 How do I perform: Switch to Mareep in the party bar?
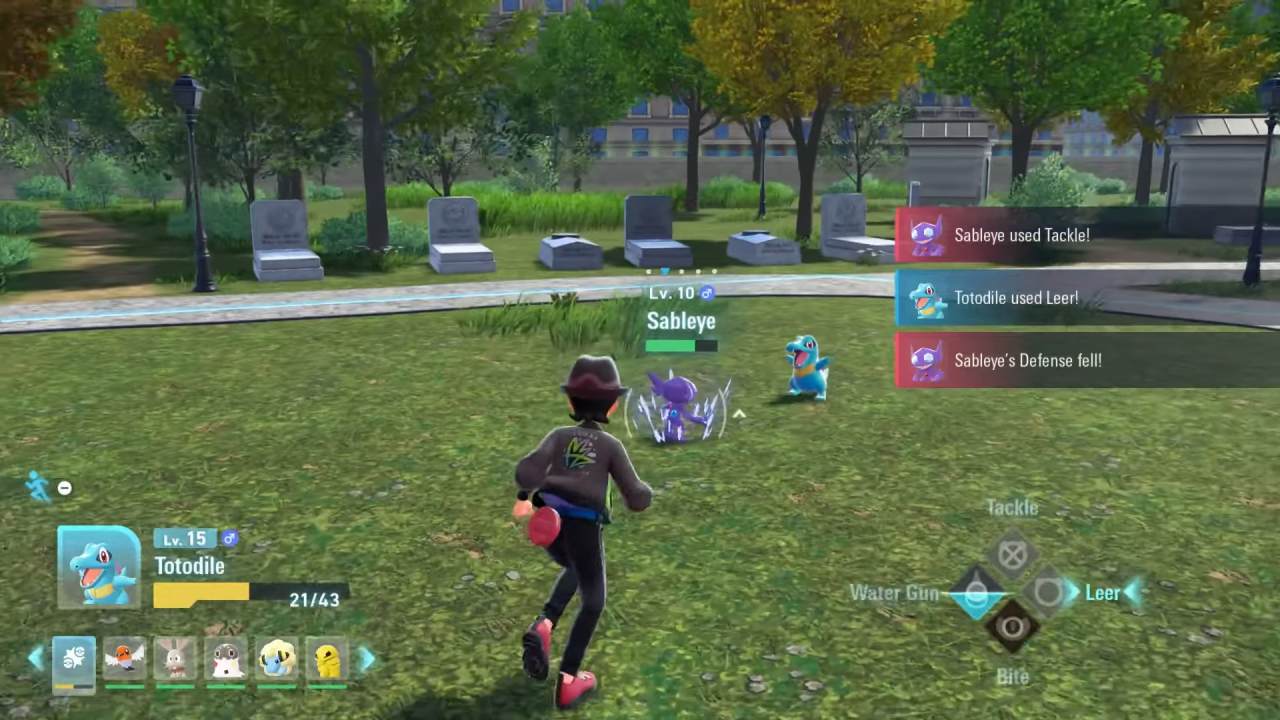277,661
